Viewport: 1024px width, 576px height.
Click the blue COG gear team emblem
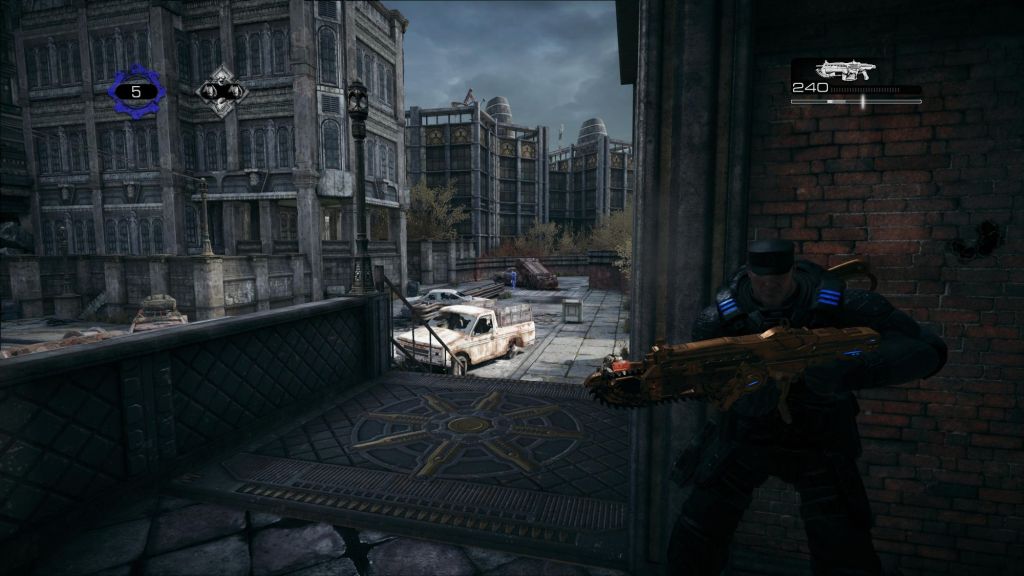[136, 91]
